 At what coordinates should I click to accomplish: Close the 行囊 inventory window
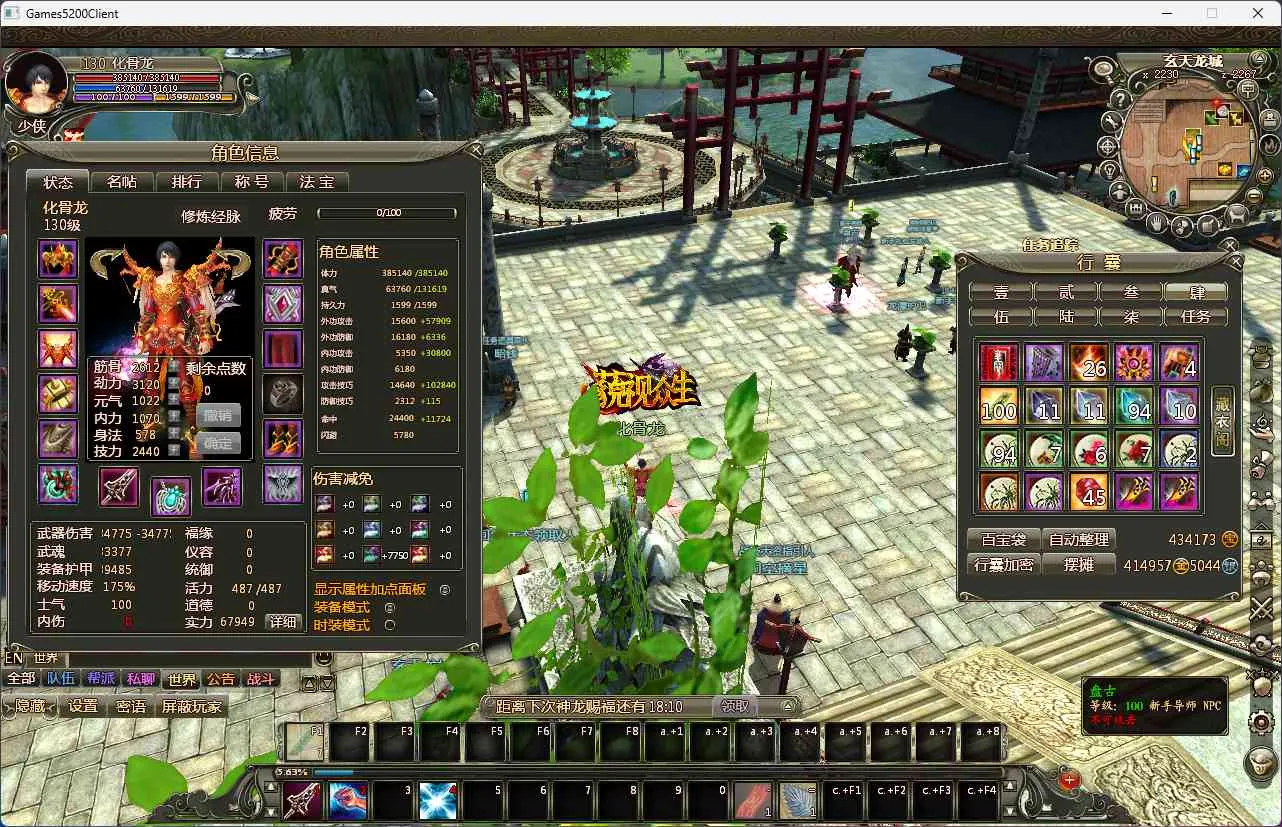[x=1236, y=262]
